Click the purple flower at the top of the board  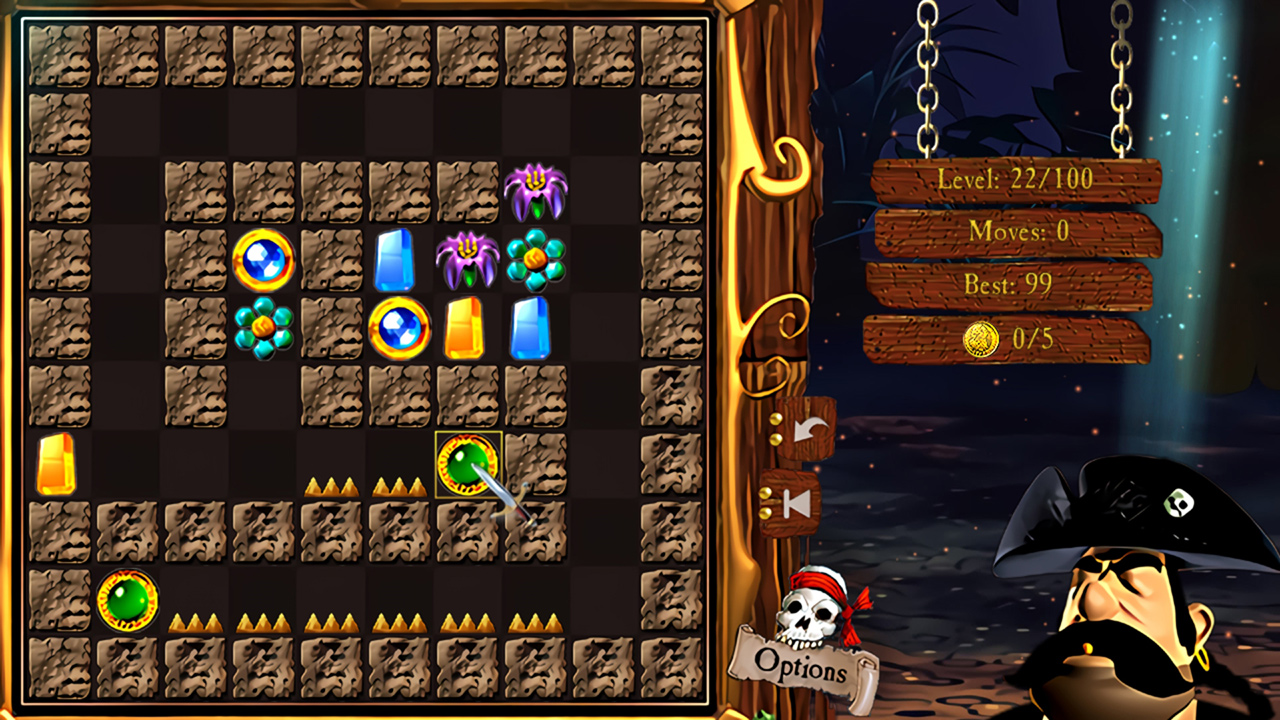(534, 189)
